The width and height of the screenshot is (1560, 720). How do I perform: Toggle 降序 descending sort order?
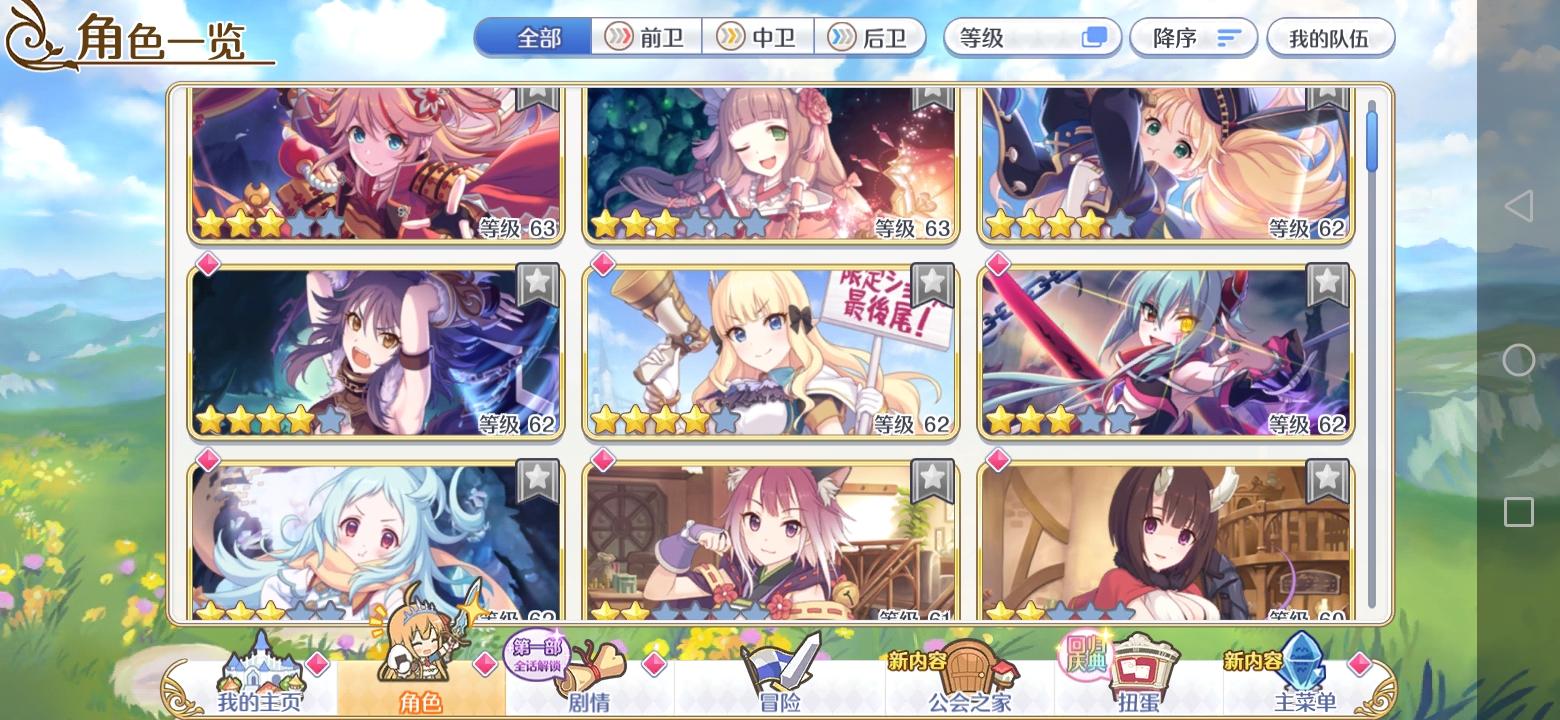coord(1193,37)
